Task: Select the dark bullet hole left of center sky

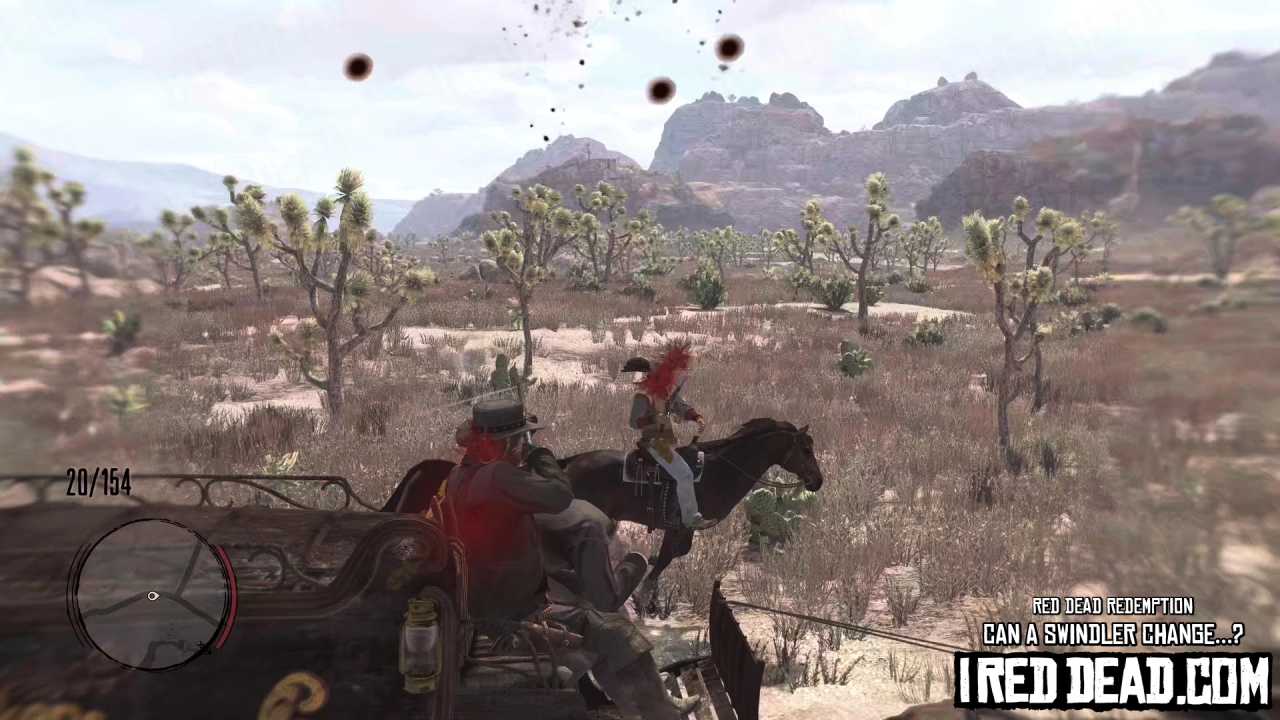Action: [357, 65]
